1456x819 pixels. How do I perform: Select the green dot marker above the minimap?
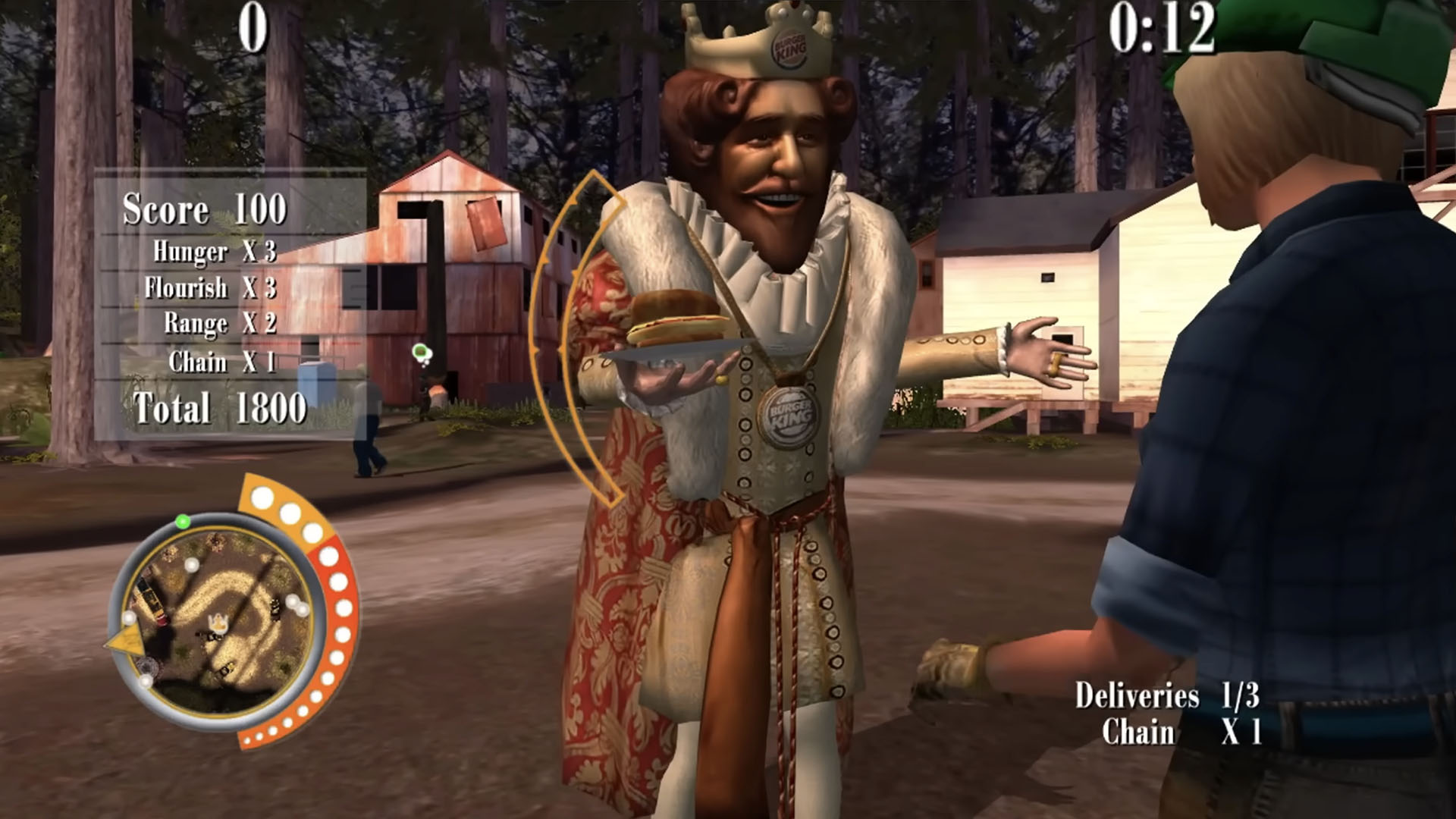pyautogui.click(x=183, y=522)
